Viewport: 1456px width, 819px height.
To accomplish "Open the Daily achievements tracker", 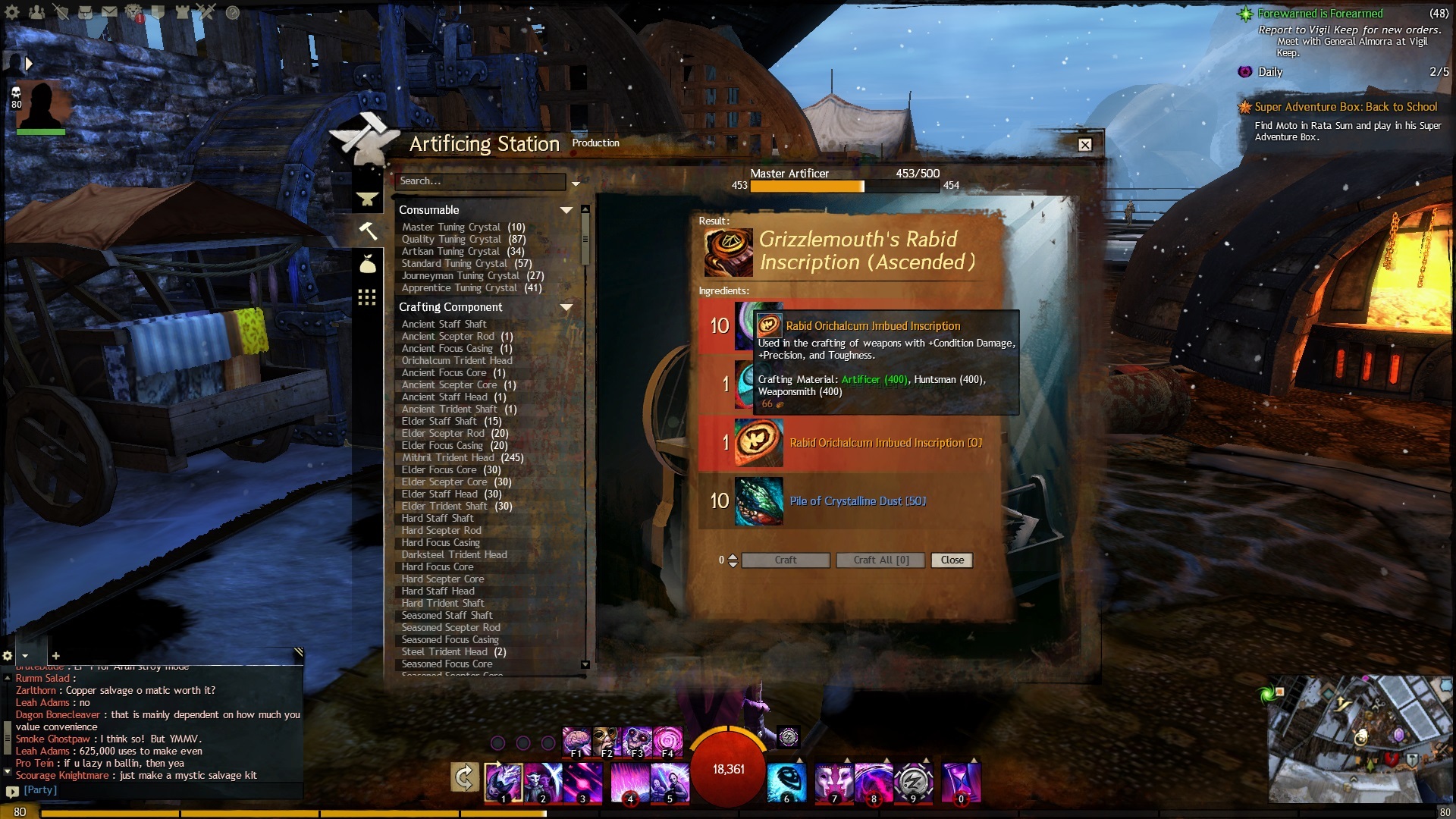I will click(x=1270, y=72).
